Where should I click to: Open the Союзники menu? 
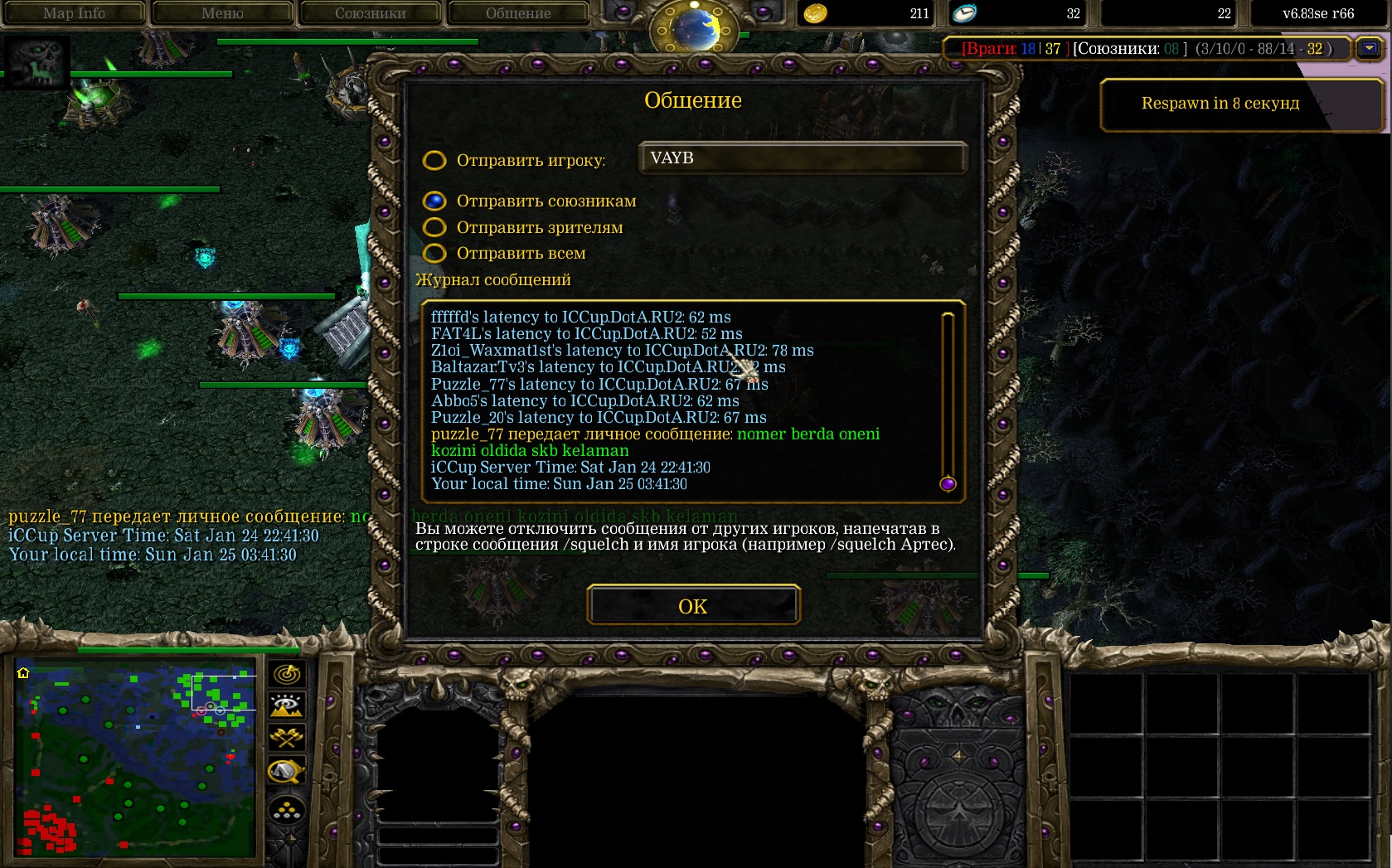point(370,13)
